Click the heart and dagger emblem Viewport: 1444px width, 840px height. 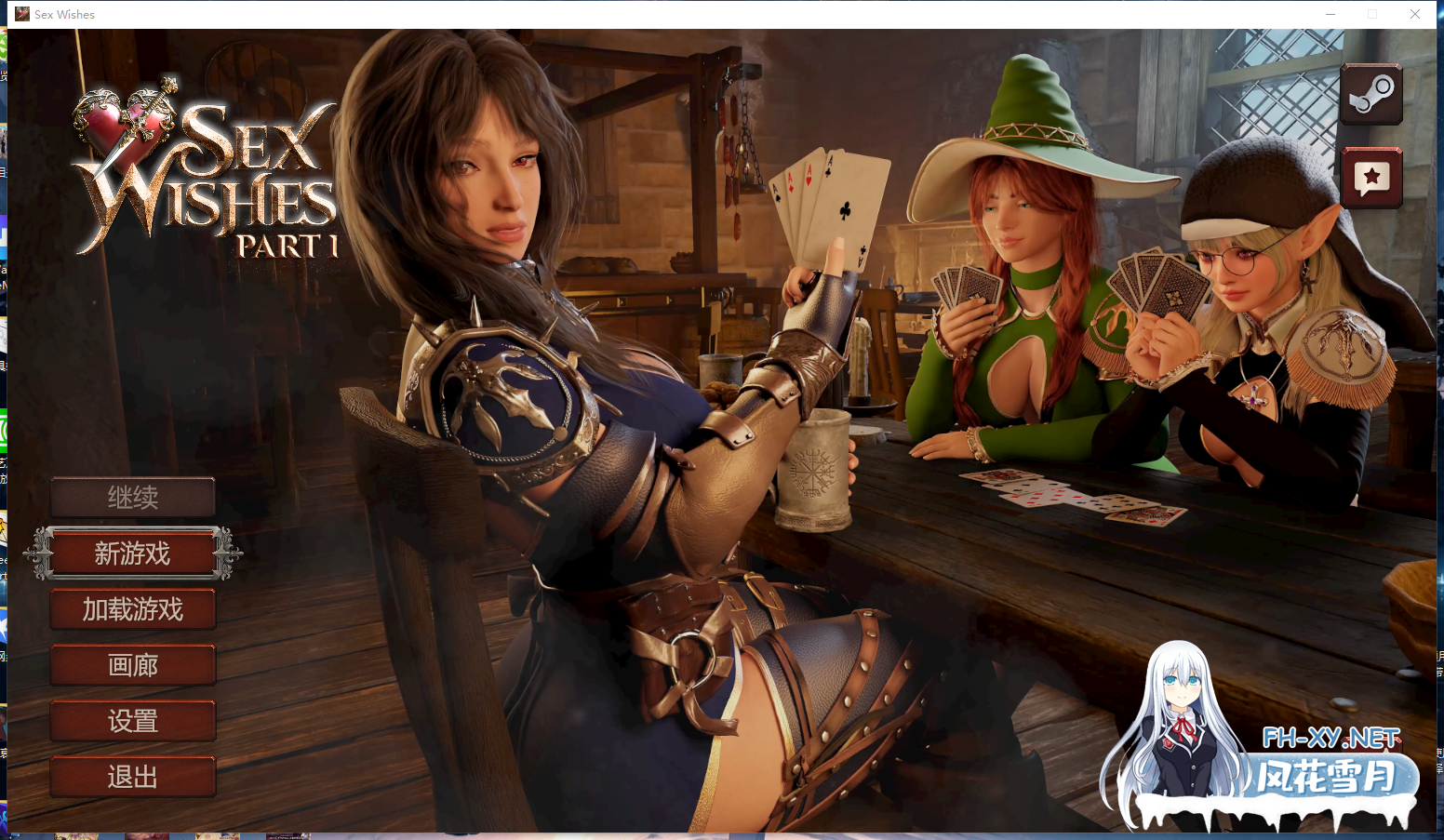click(126, 121)
